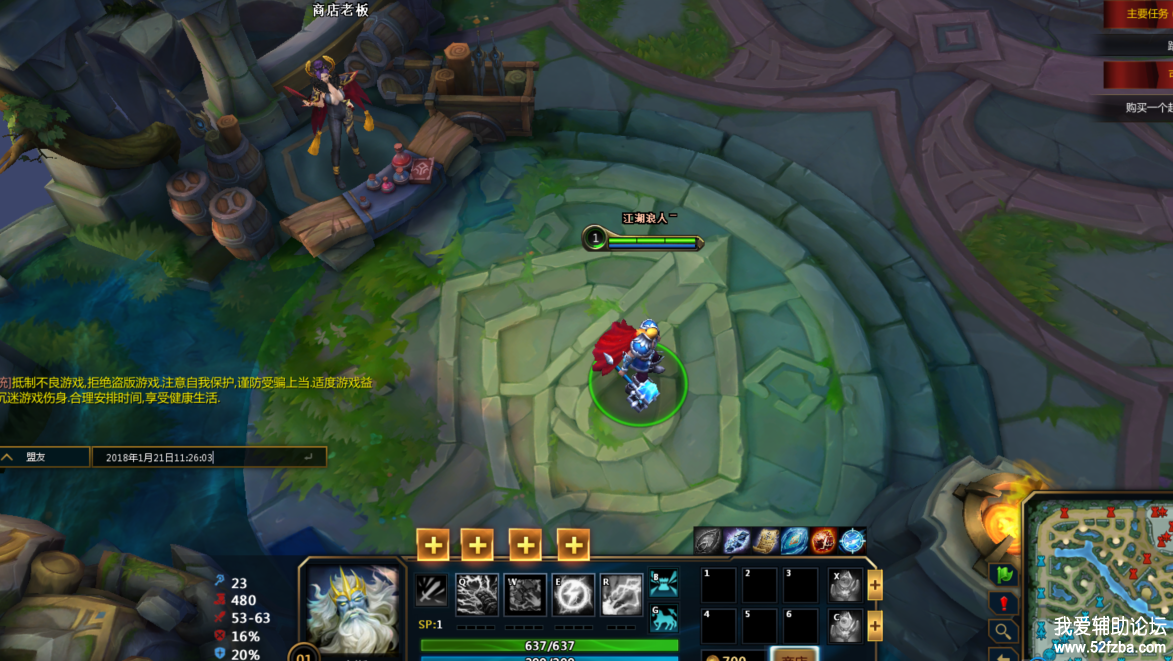Select the X statue item slot
Screen dimensions: 1173x661
[x=845, y=585]
